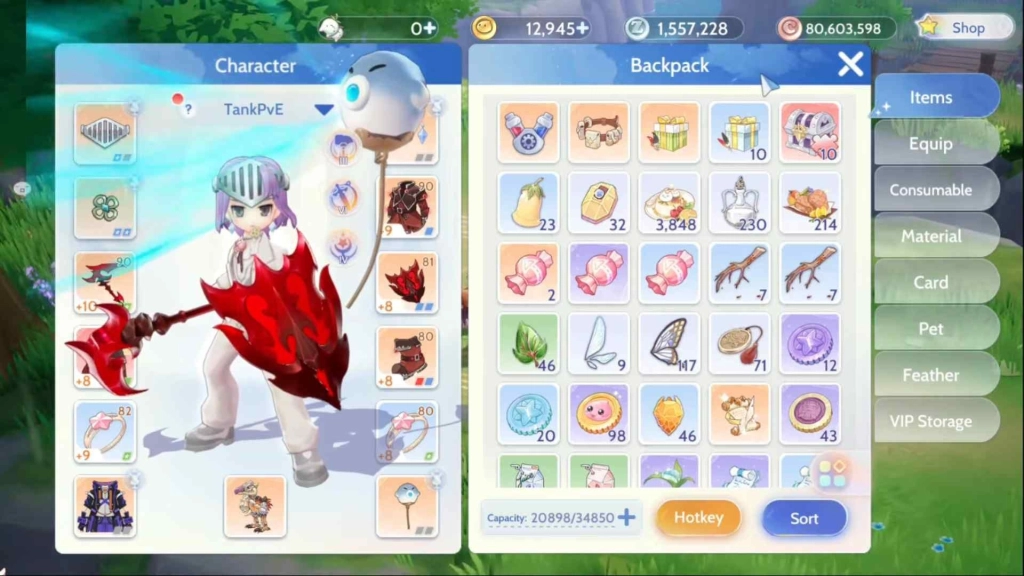Choose the butterfly wing item stack
Viewport: 1024px width, 576px height.
click(669, 342)
